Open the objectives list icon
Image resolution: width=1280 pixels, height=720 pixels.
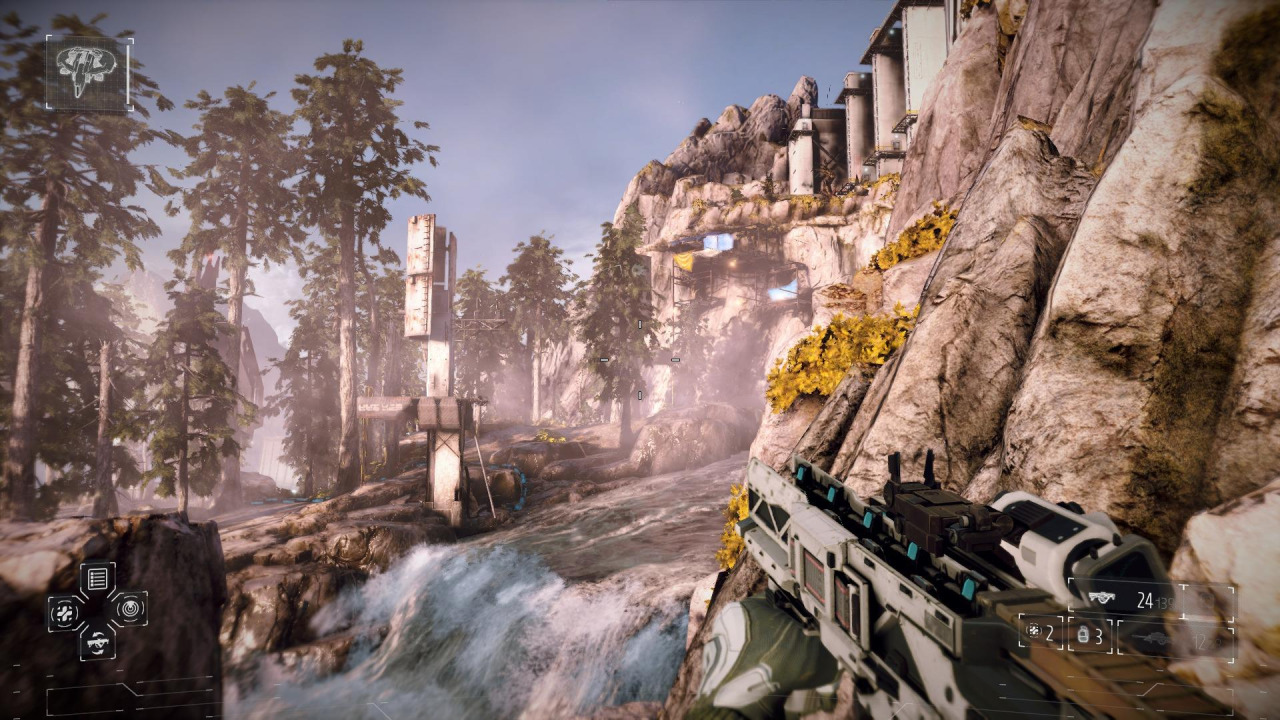97,577
